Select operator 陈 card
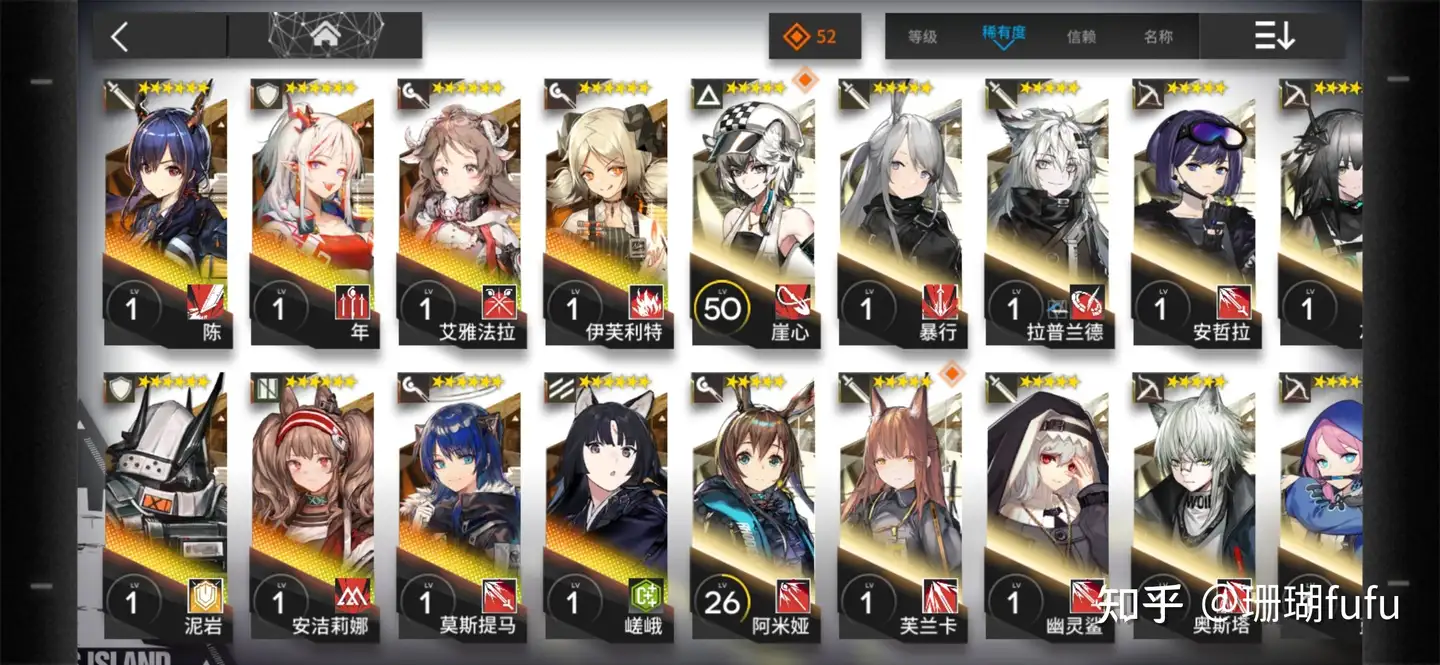 point(166,210)
